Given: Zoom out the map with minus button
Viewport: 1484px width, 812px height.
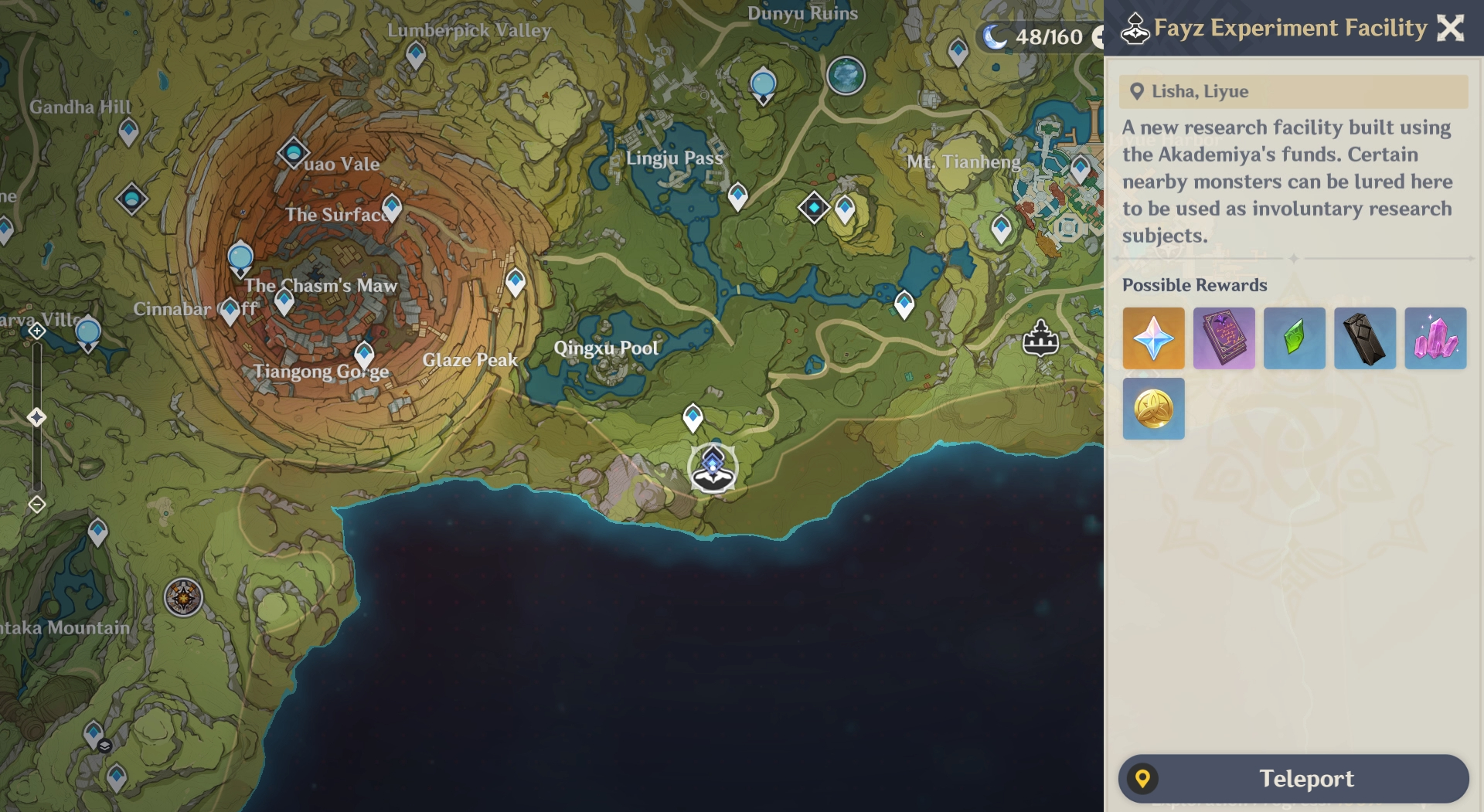Looking at the screenshot, I should click(x=36, y=505).
